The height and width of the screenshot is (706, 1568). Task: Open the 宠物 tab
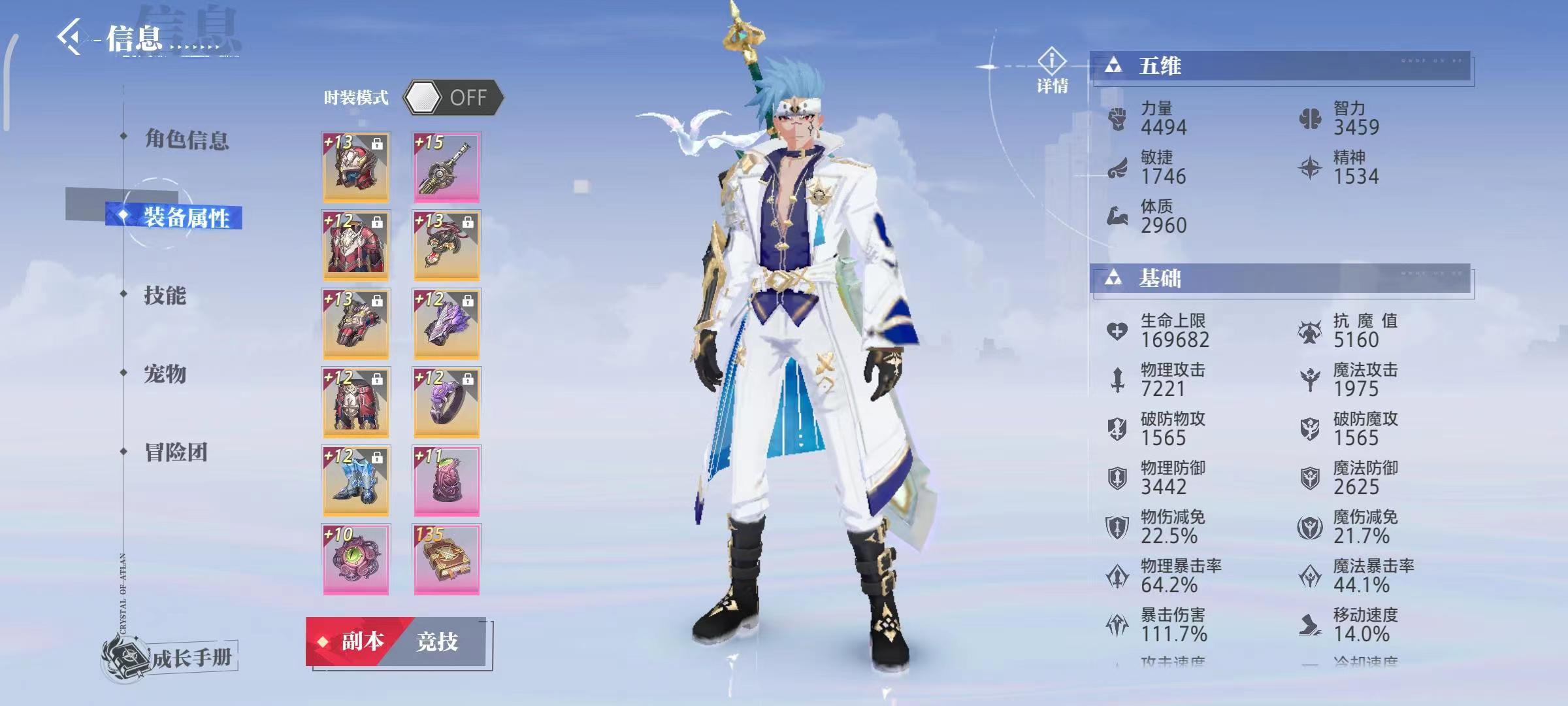[165, 374]
